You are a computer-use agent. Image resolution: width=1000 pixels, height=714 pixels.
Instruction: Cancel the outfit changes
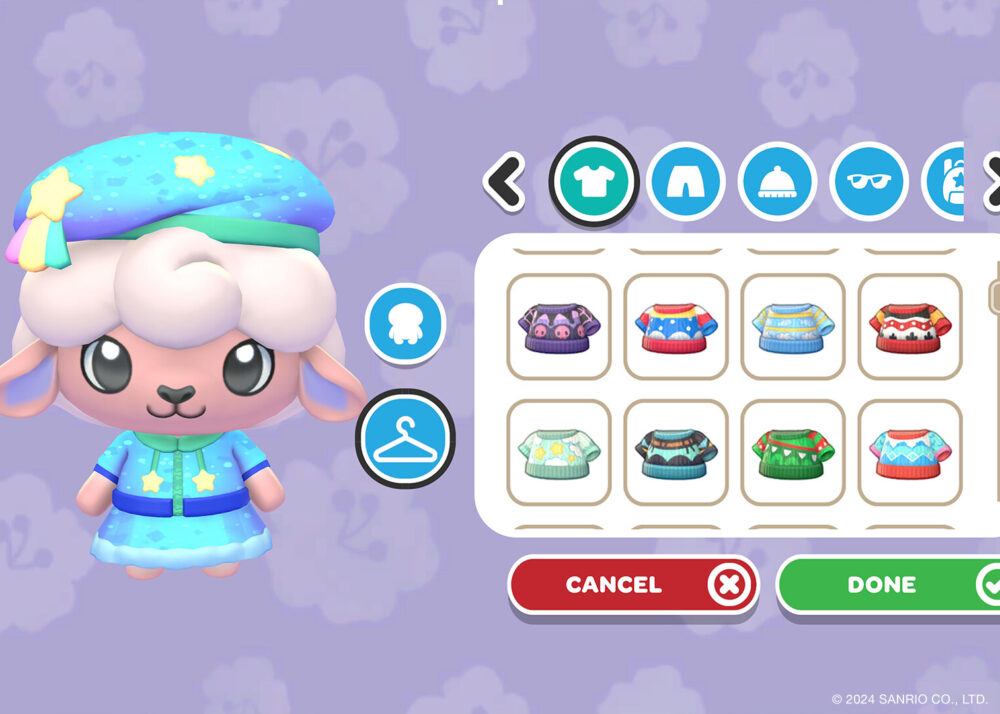tap(632, 585)
